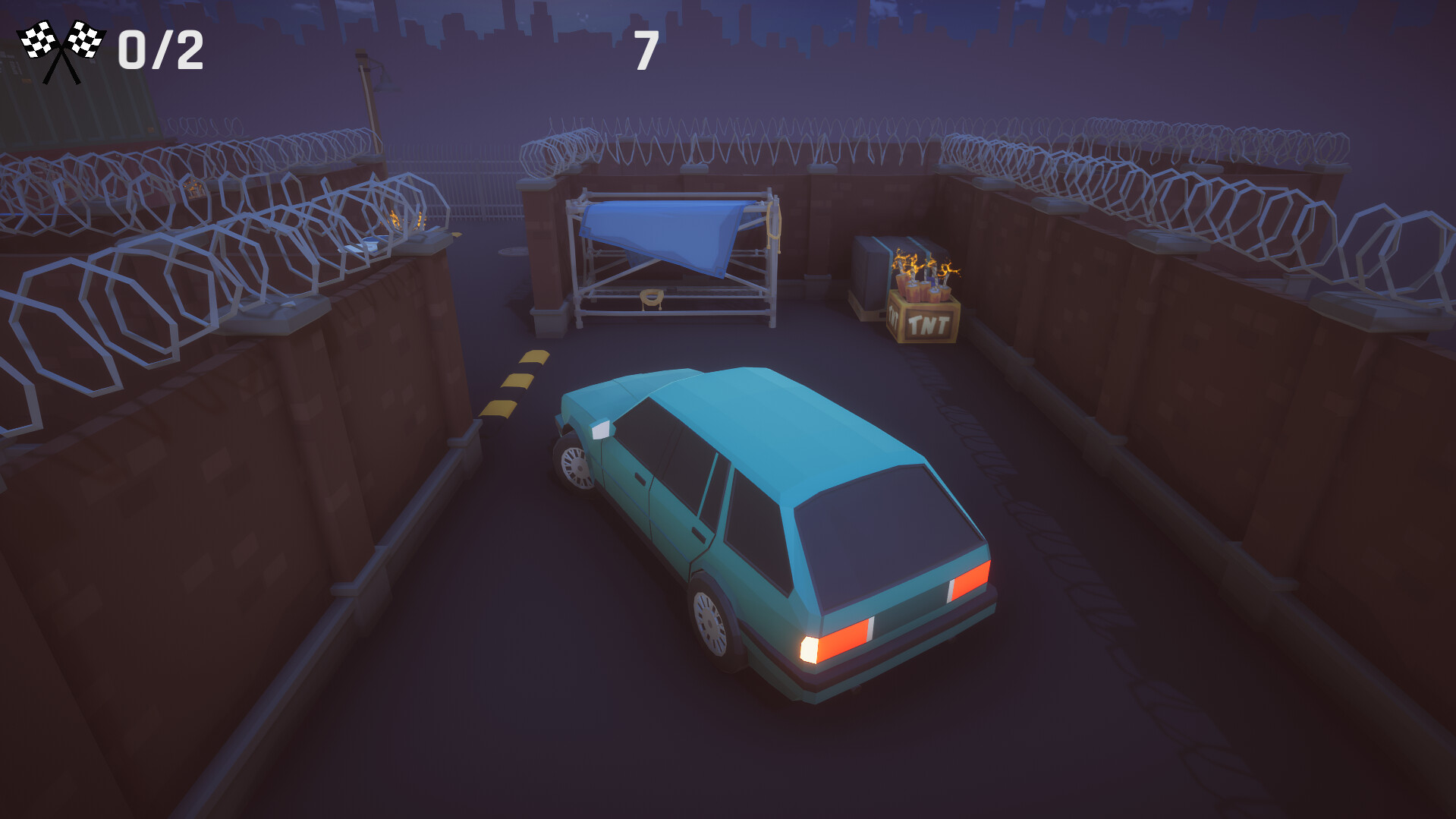Select the TNT crate
1456x819 pixels.
922,319
